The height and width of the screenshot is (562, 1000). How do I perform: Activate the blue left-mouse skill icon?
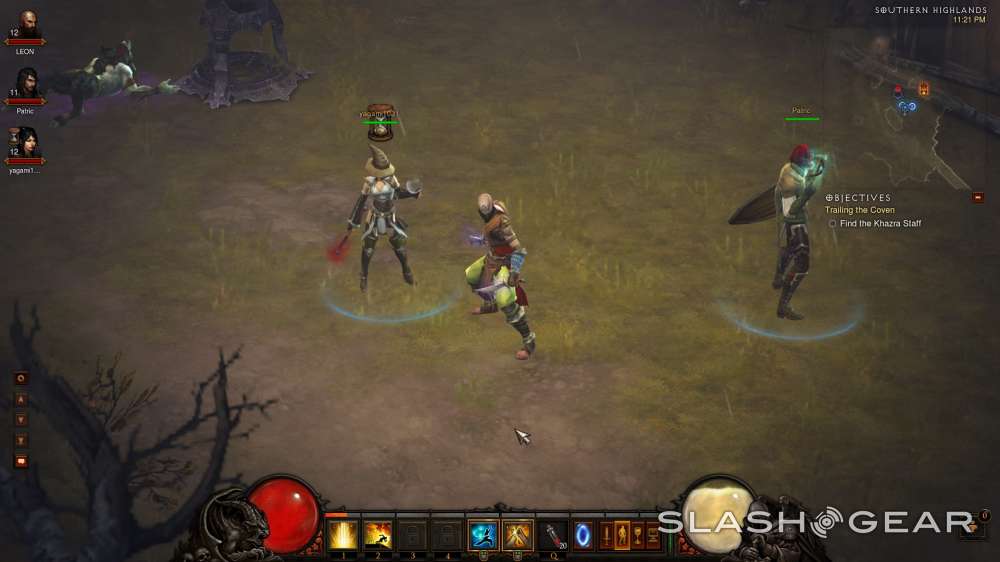pyautogui.click(x=483, y=536)
